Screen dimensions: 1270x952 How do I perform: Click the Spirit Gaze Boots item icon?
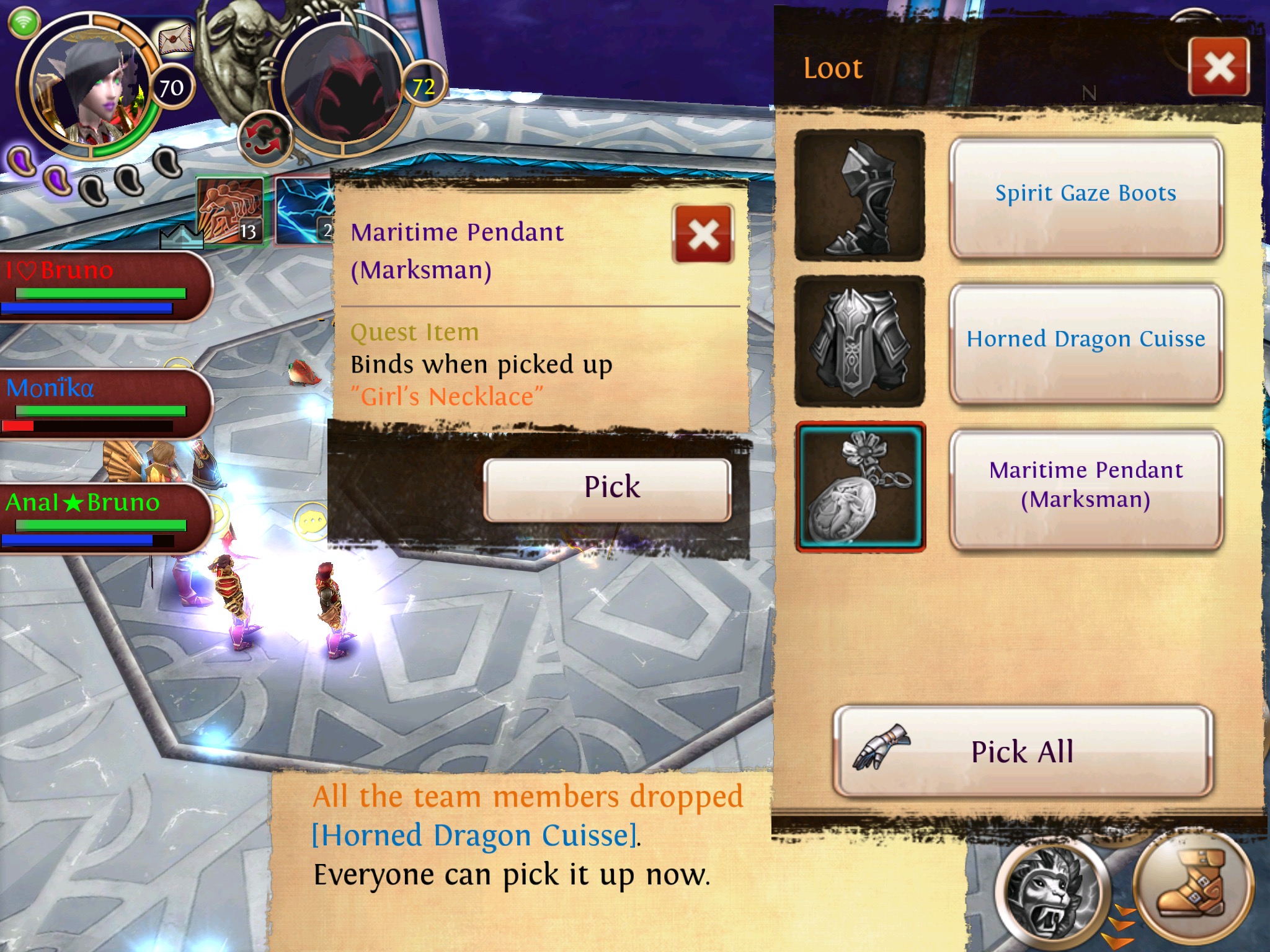coord(859,196)
